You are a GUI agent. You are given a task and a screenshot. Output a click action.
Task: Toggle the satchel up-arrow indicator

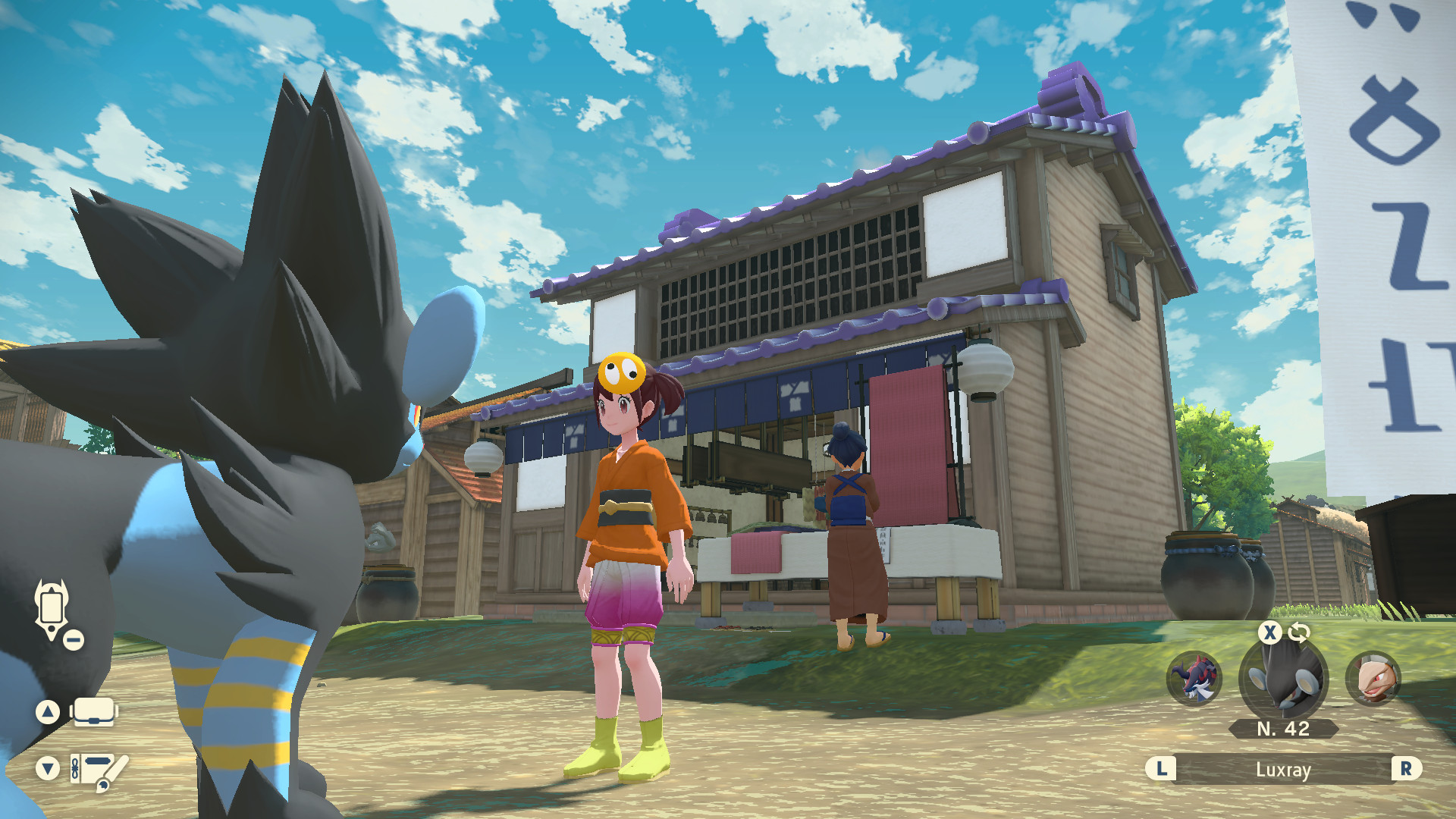pos(48,711)
